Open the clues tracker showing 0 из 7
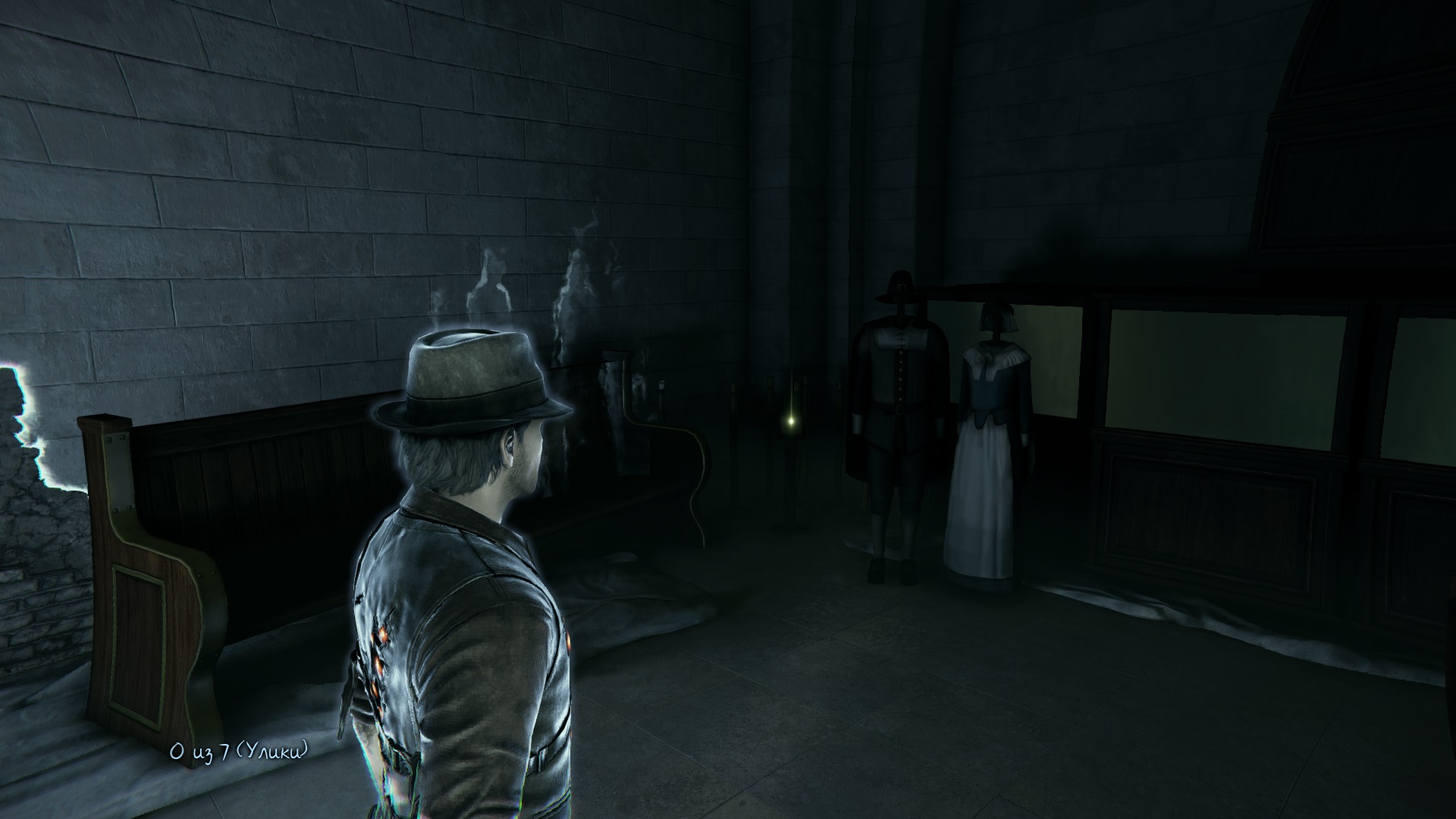This screenshot has width=1456, height=819. 240,752
